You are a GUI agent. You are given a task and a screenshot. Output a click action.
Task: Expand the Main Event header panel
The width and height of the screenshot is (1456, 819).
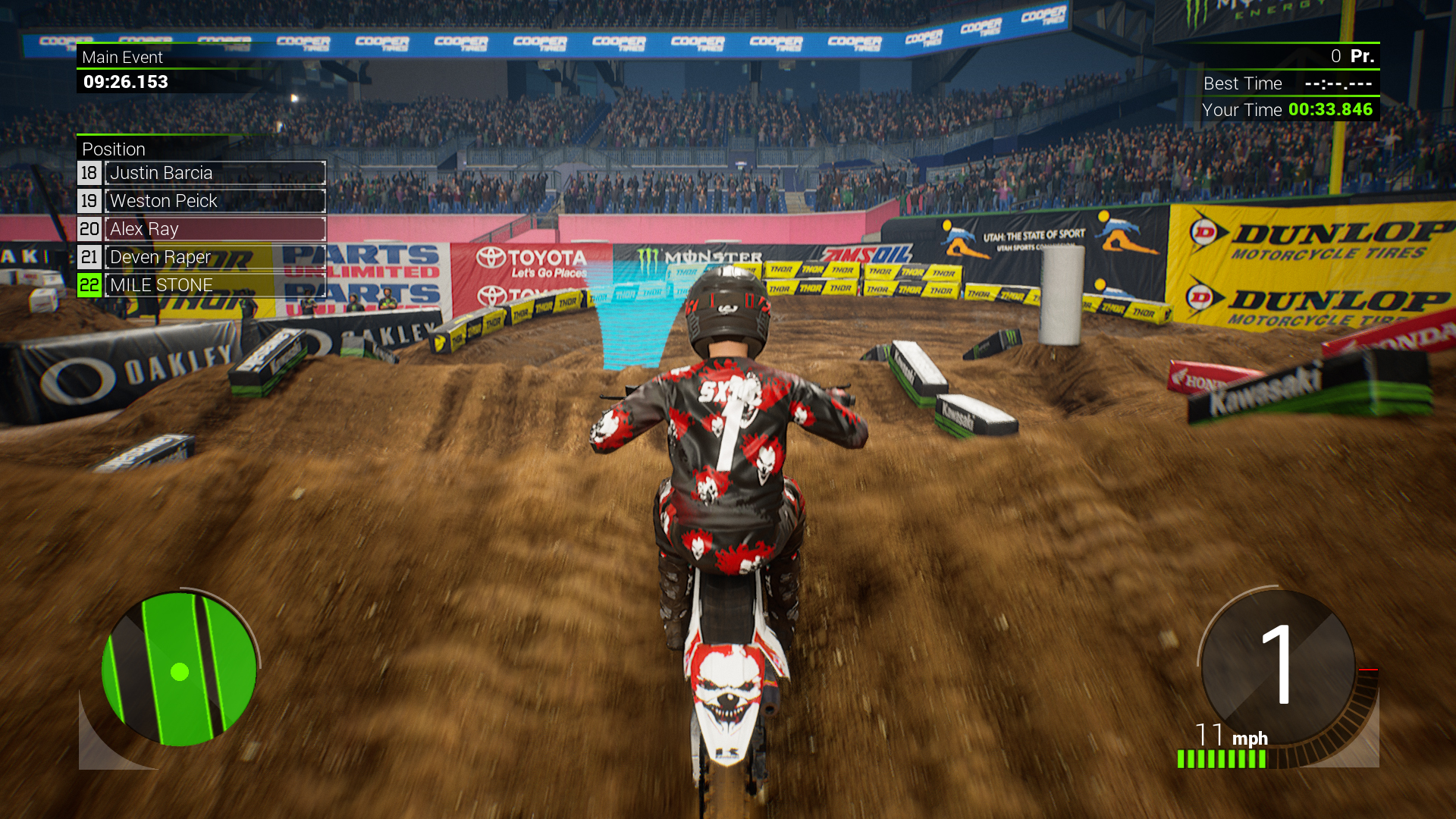pos(123,57)
